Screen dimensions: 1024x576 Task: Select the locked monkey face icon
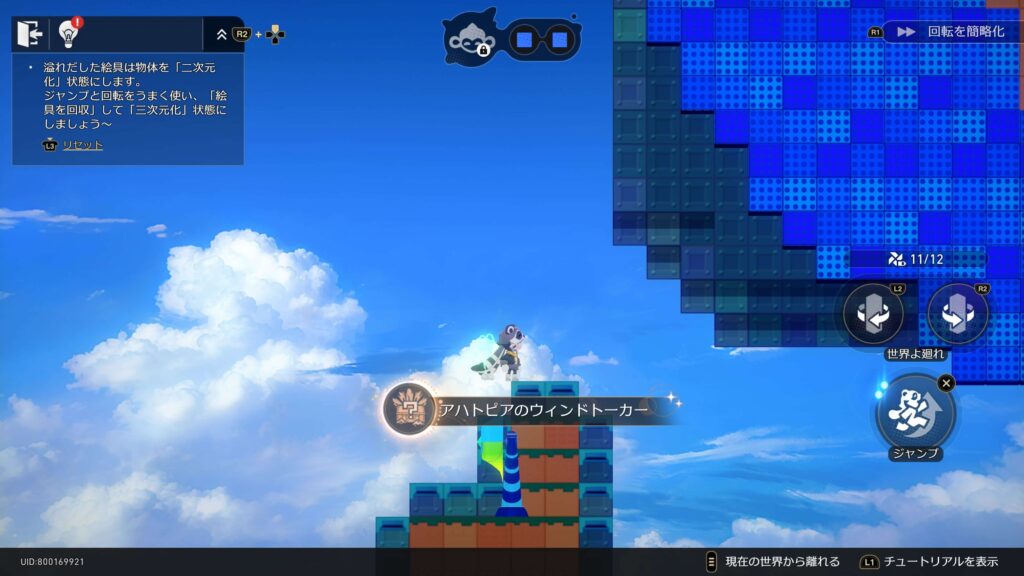[x=471, y=38]
